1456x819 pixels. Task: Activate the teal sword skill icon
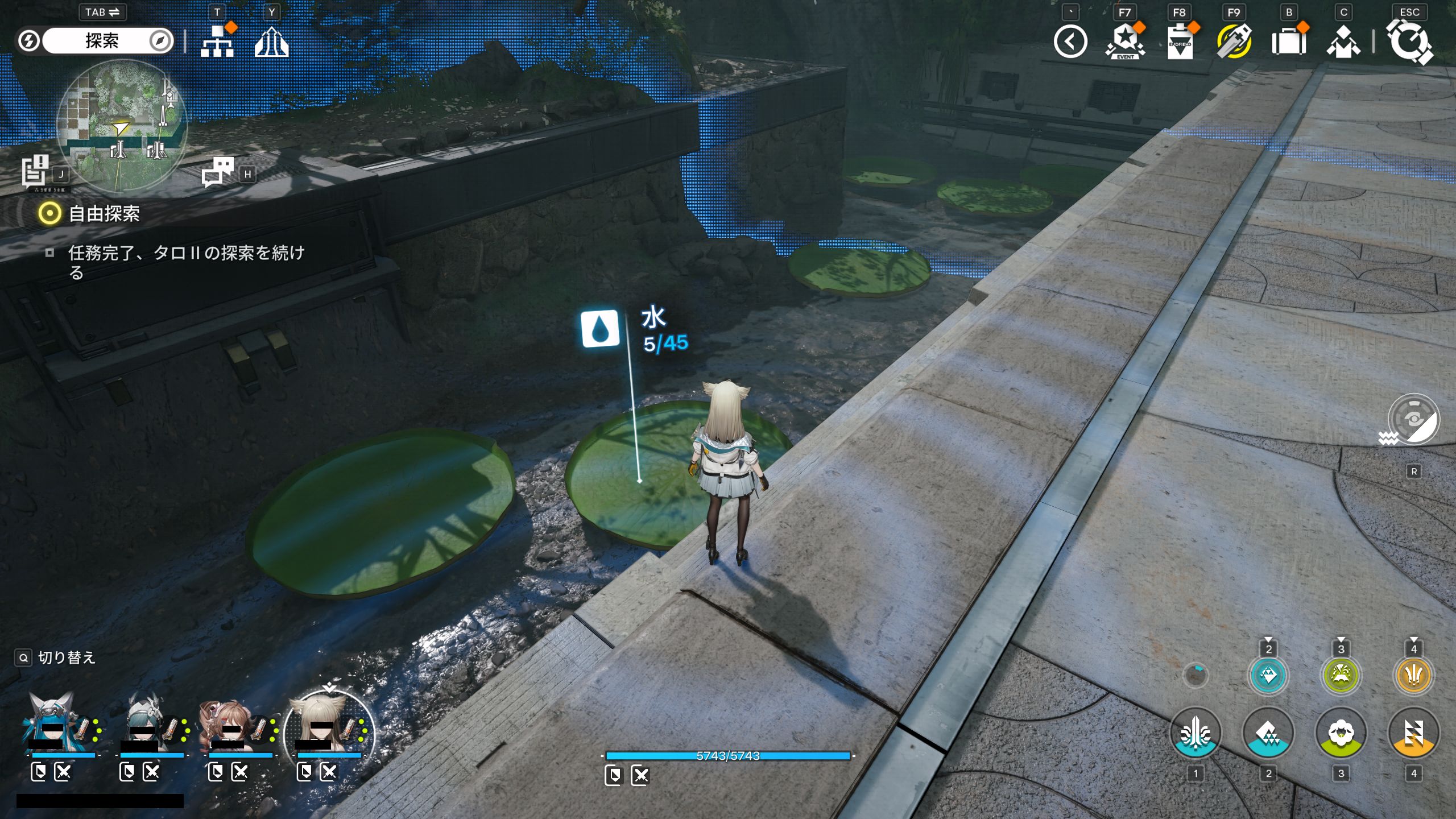pyautogui.click(x=1195, y=733)
